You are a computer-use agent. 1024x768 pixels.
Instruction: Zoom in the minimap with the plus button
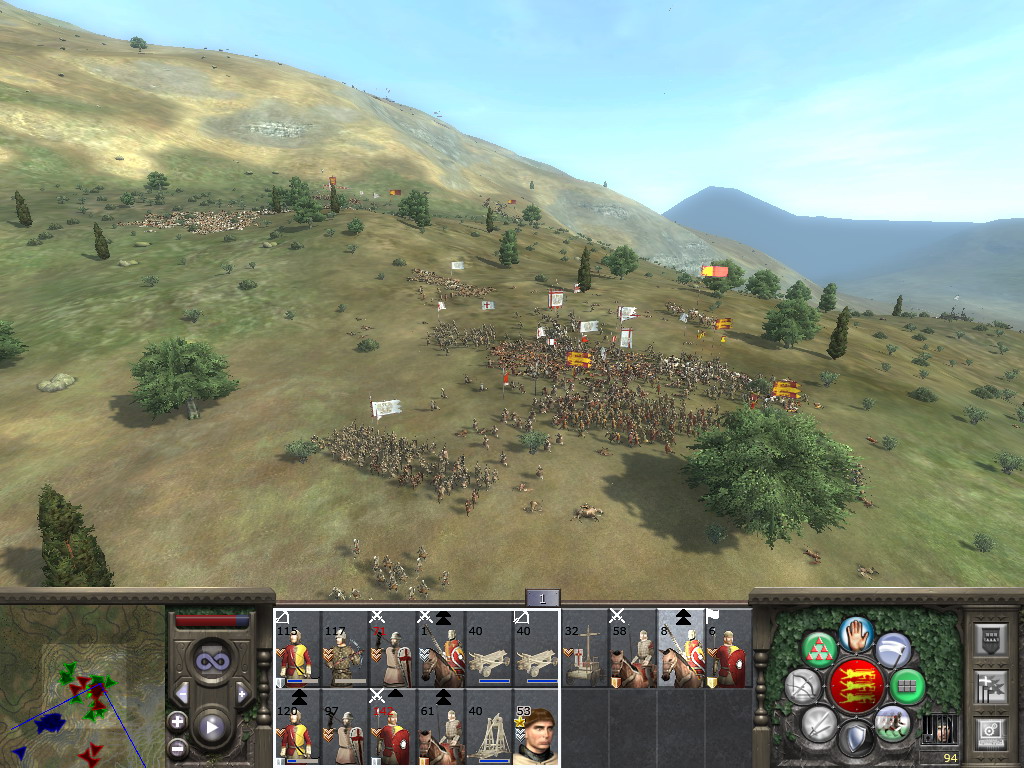click(x=177, y=720)
